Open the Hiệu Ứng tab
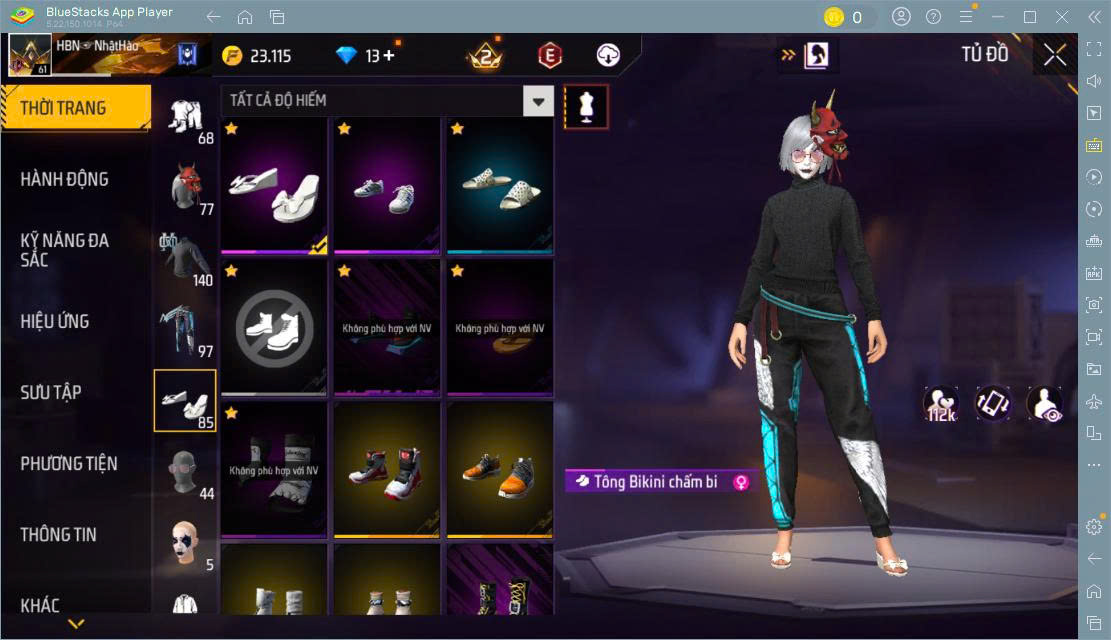 [x=55, y=321]
